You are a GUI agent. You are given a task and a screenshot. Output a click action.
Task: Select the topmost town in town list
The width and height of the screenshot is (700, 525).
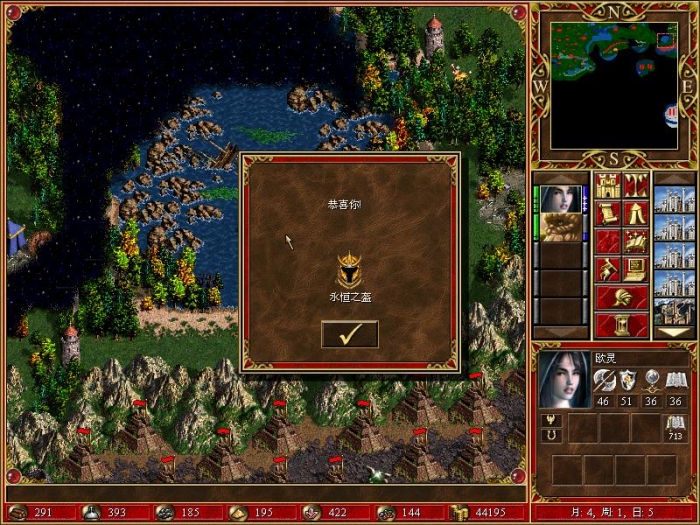point(671,198)
